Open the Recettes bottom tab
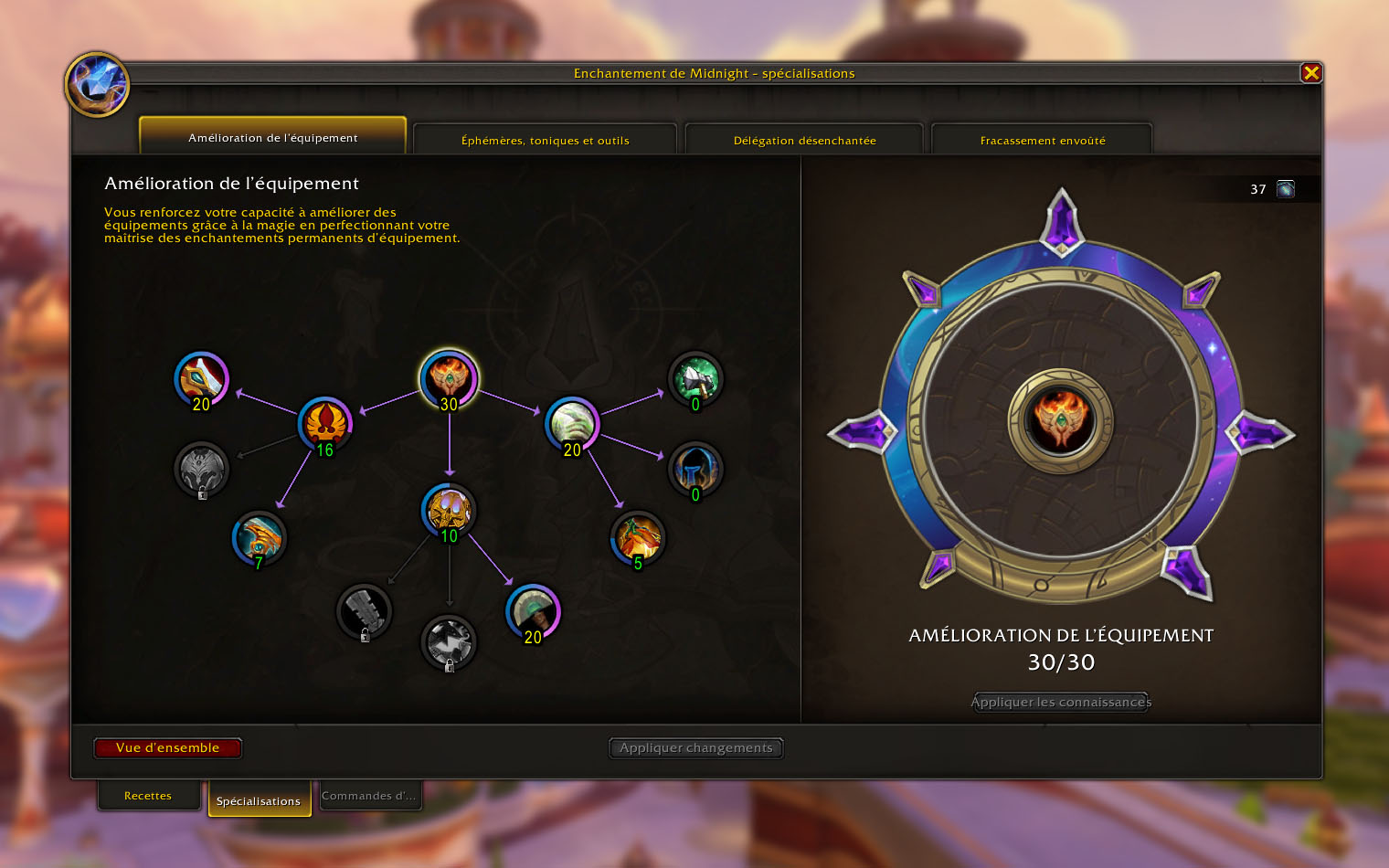Screen dimensions: 1389x868 click(x=148, y=796)
